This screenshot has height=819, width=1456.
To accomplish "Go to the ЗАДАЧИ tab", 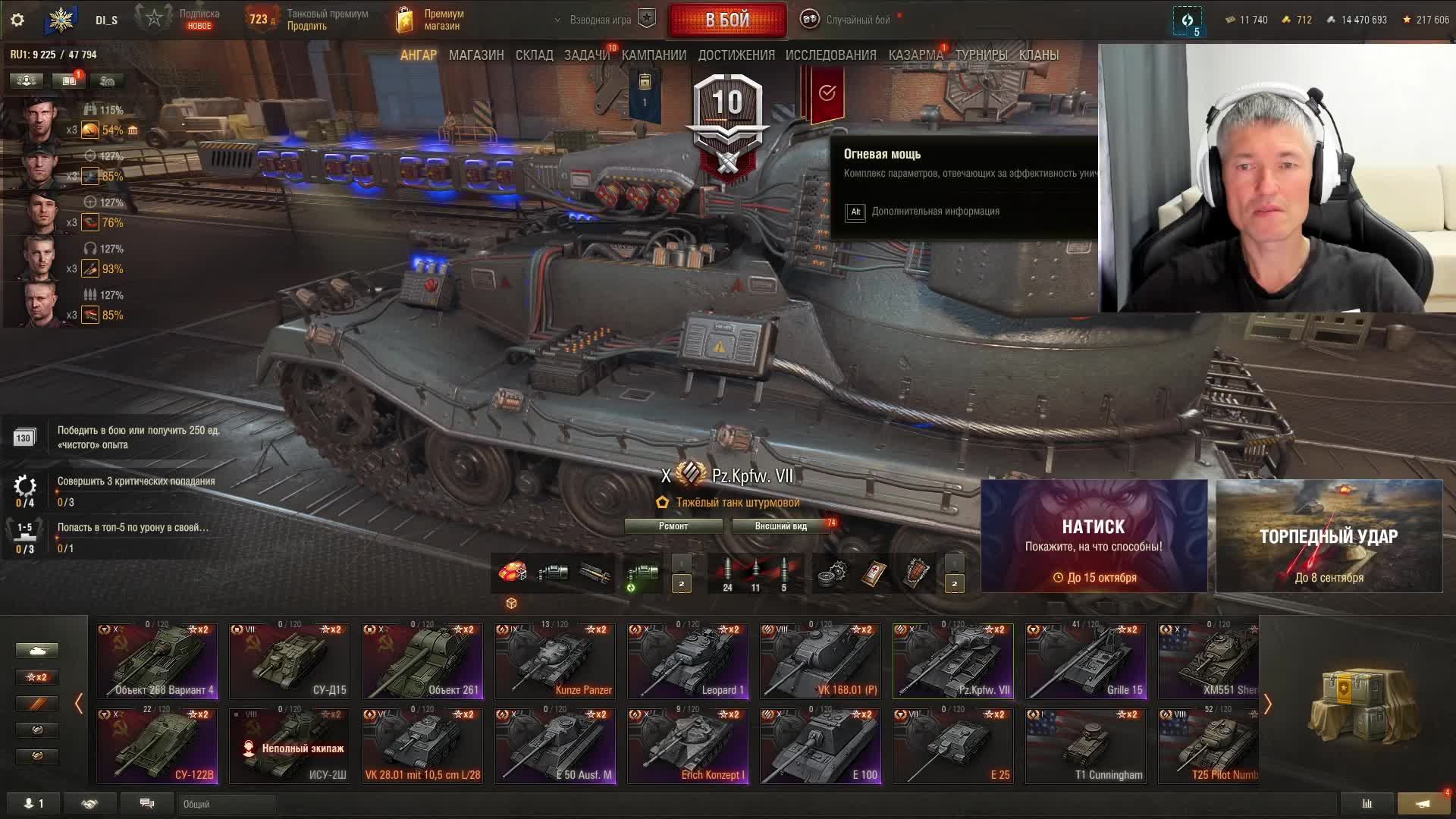I will pyautogui.click(x=586, y=55).
